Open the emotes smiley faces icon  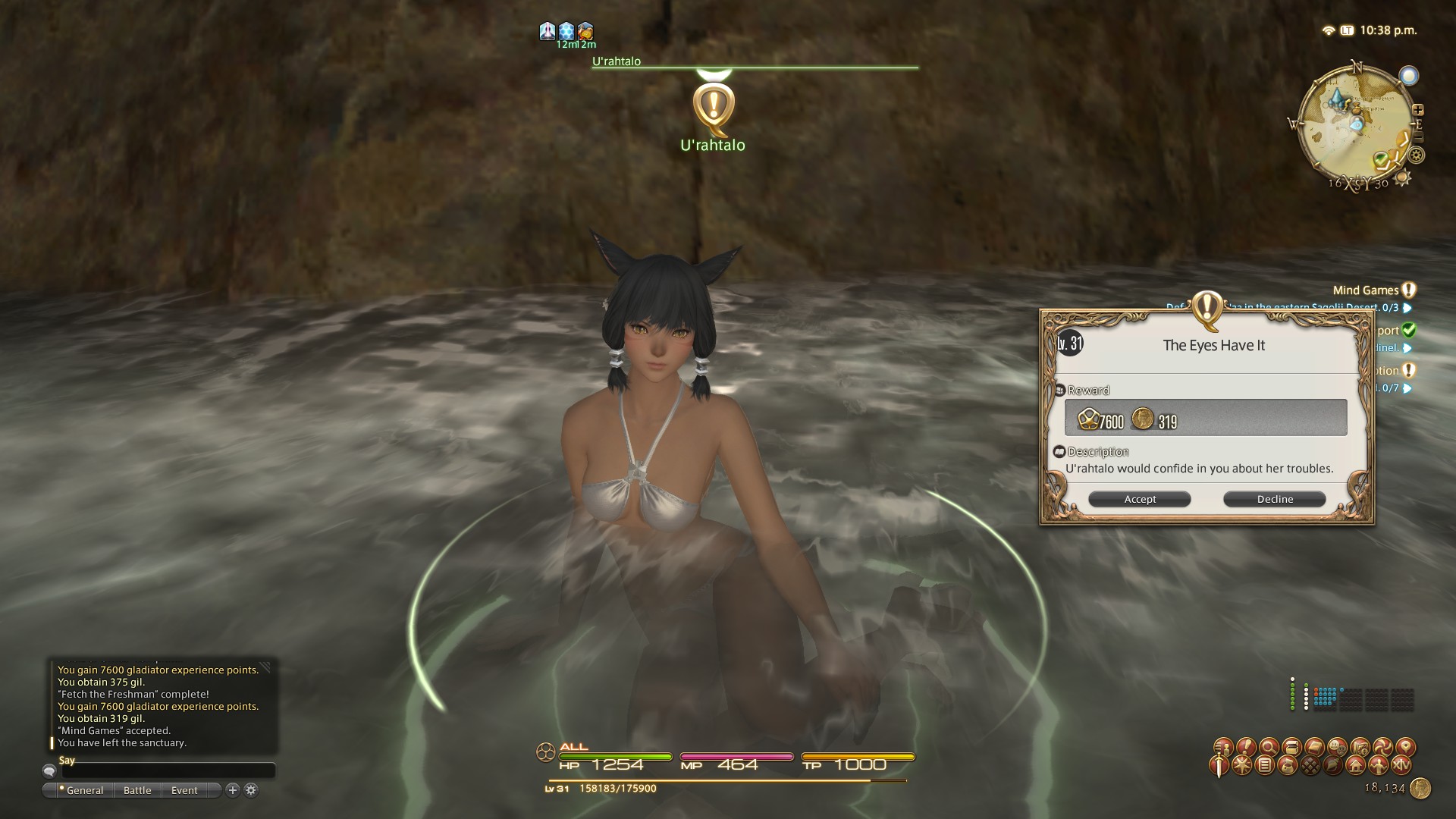[1337, 747]
